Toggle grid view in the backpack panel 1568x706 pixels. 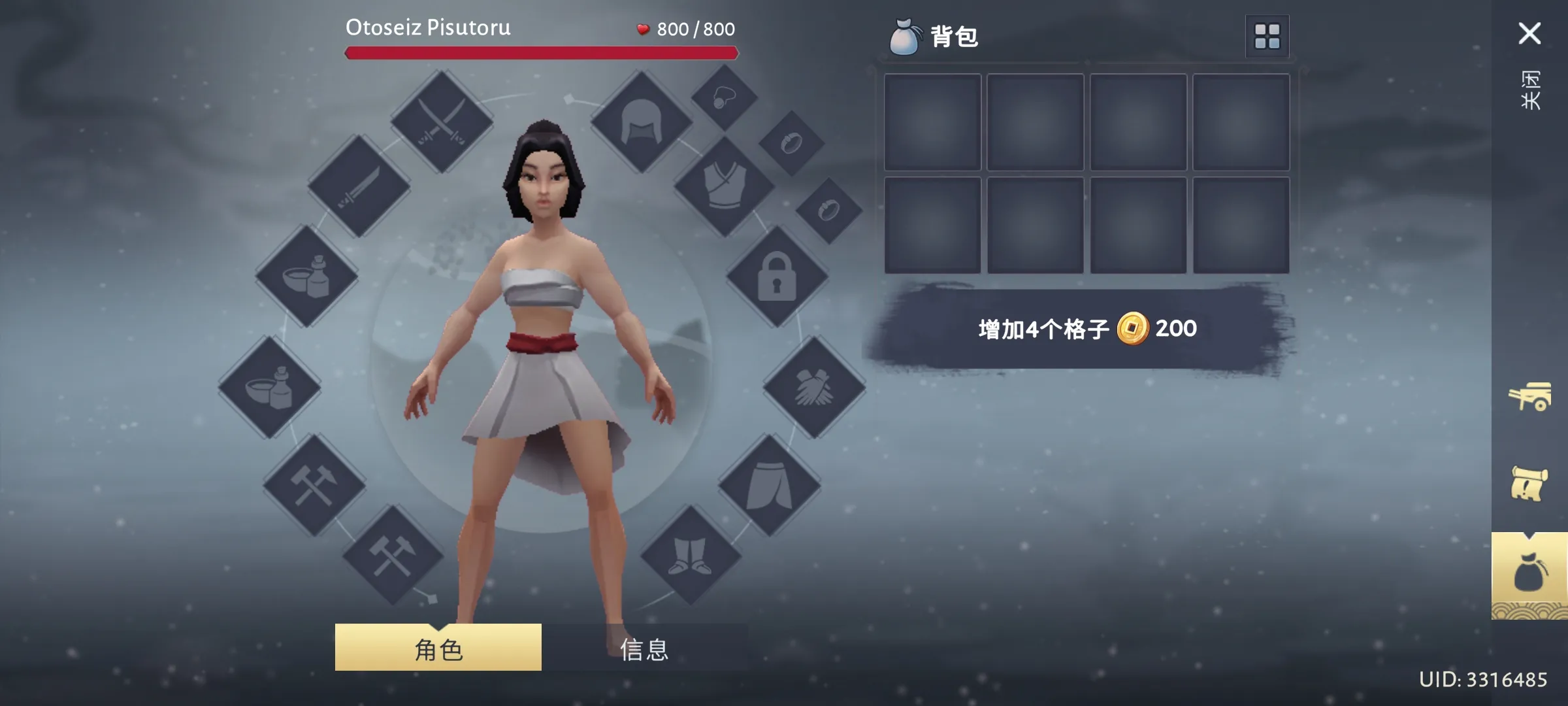1266,36
